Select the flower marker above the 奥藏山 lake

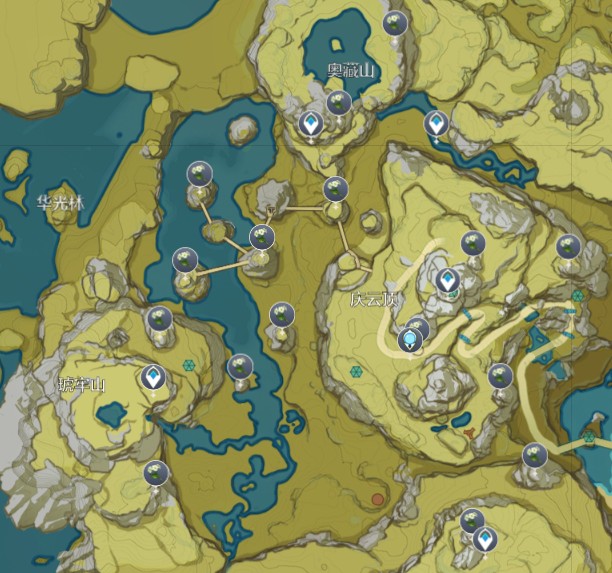point(396,25)
